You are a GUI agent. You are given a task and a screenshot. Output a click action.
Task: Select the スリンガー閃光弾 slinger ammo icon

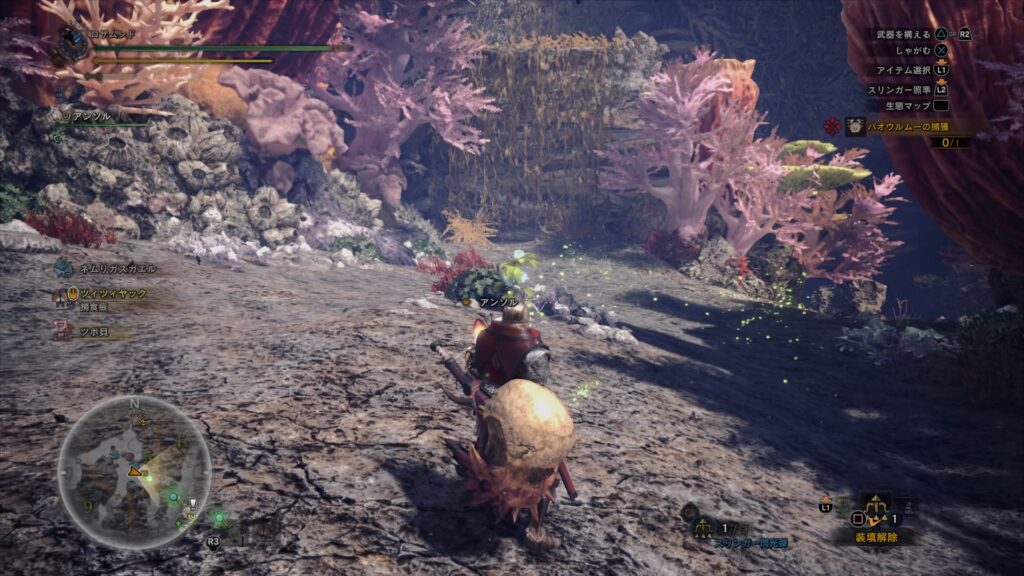click(x=704, y=528)
